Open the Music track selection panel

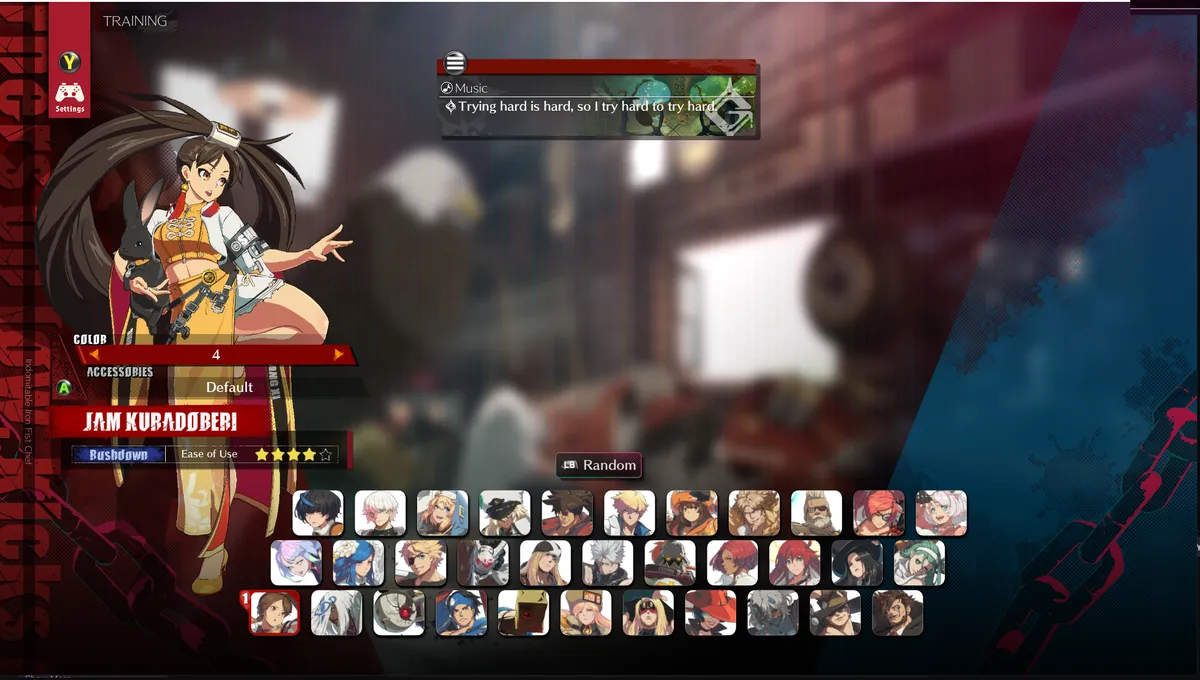(597, 97)
